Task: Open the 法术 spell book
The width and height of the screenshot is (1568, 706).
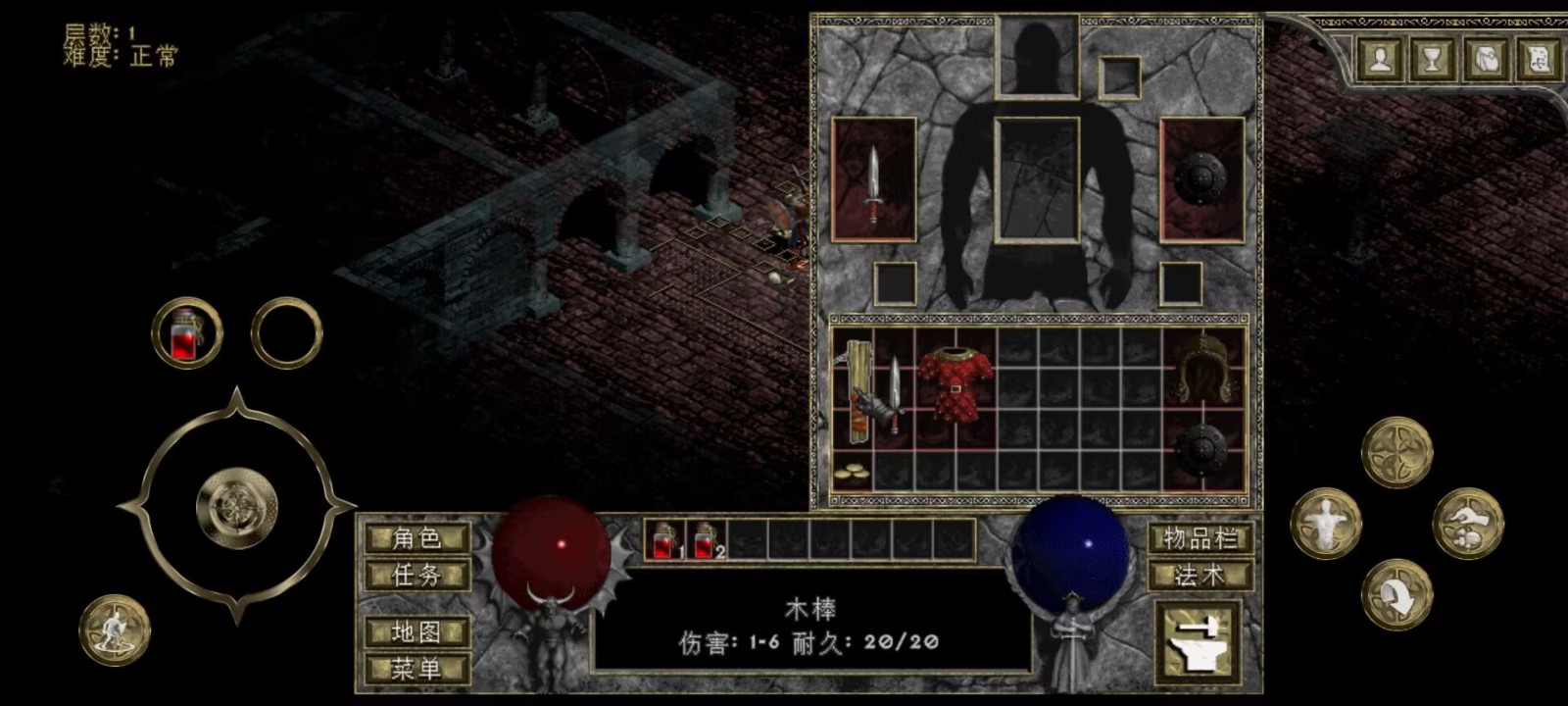Action: point(1200,576)
